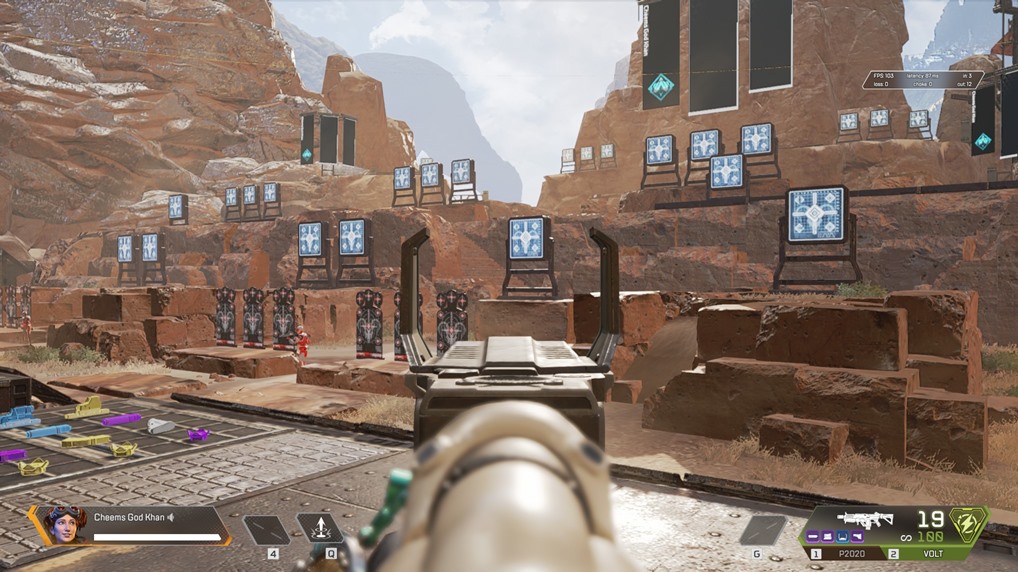Image resolution: width=1018 pixels, height=572 pixels.
Task: Click the Cheems God Khan legend portrait
Action: tap(64, 524)
